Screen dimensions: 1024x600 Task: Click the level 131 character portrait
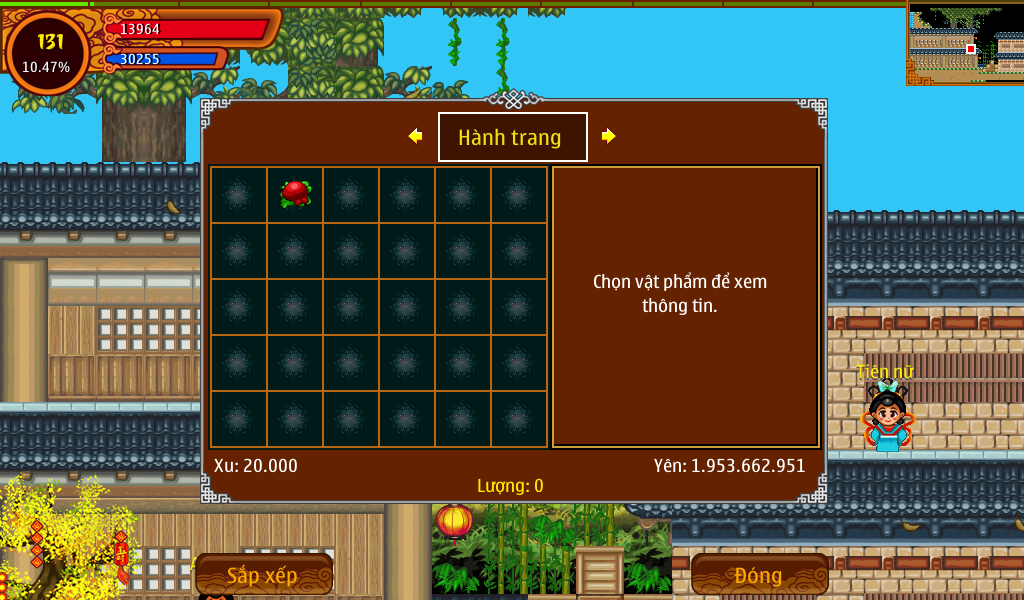47,53
